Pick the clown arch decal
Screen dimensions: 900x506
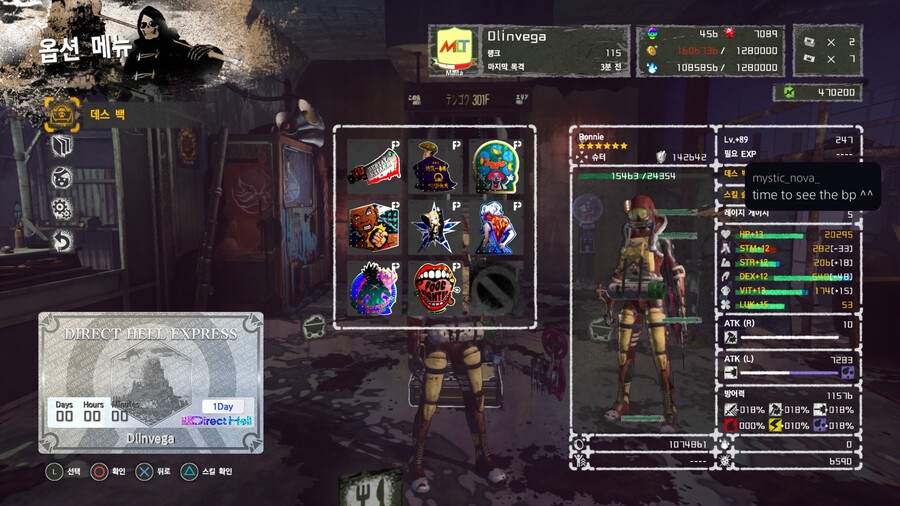(495, 166)
